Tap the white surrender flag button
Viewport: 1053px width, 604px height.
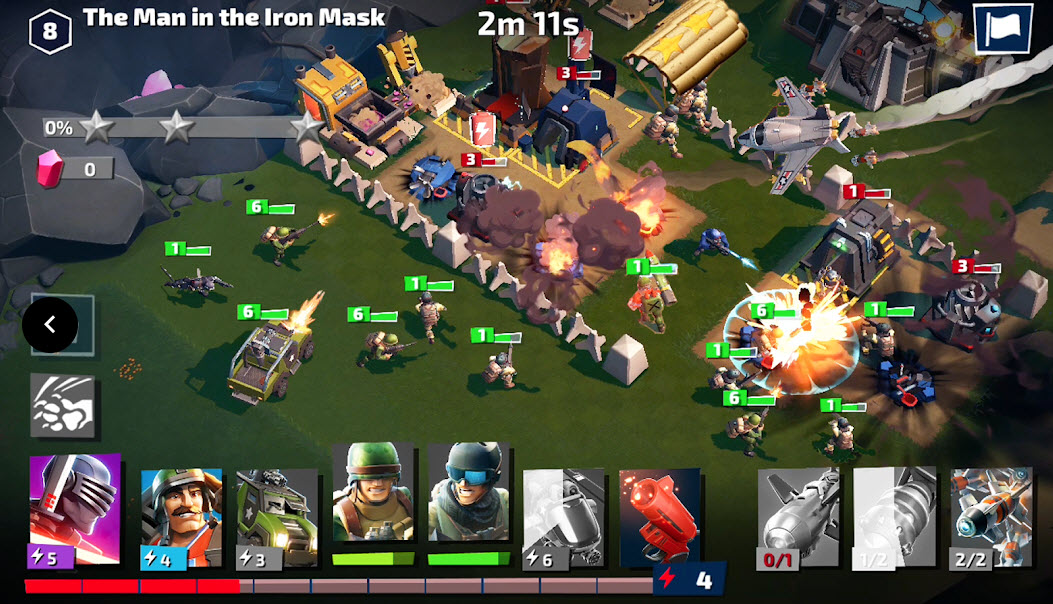[1004, 29]
